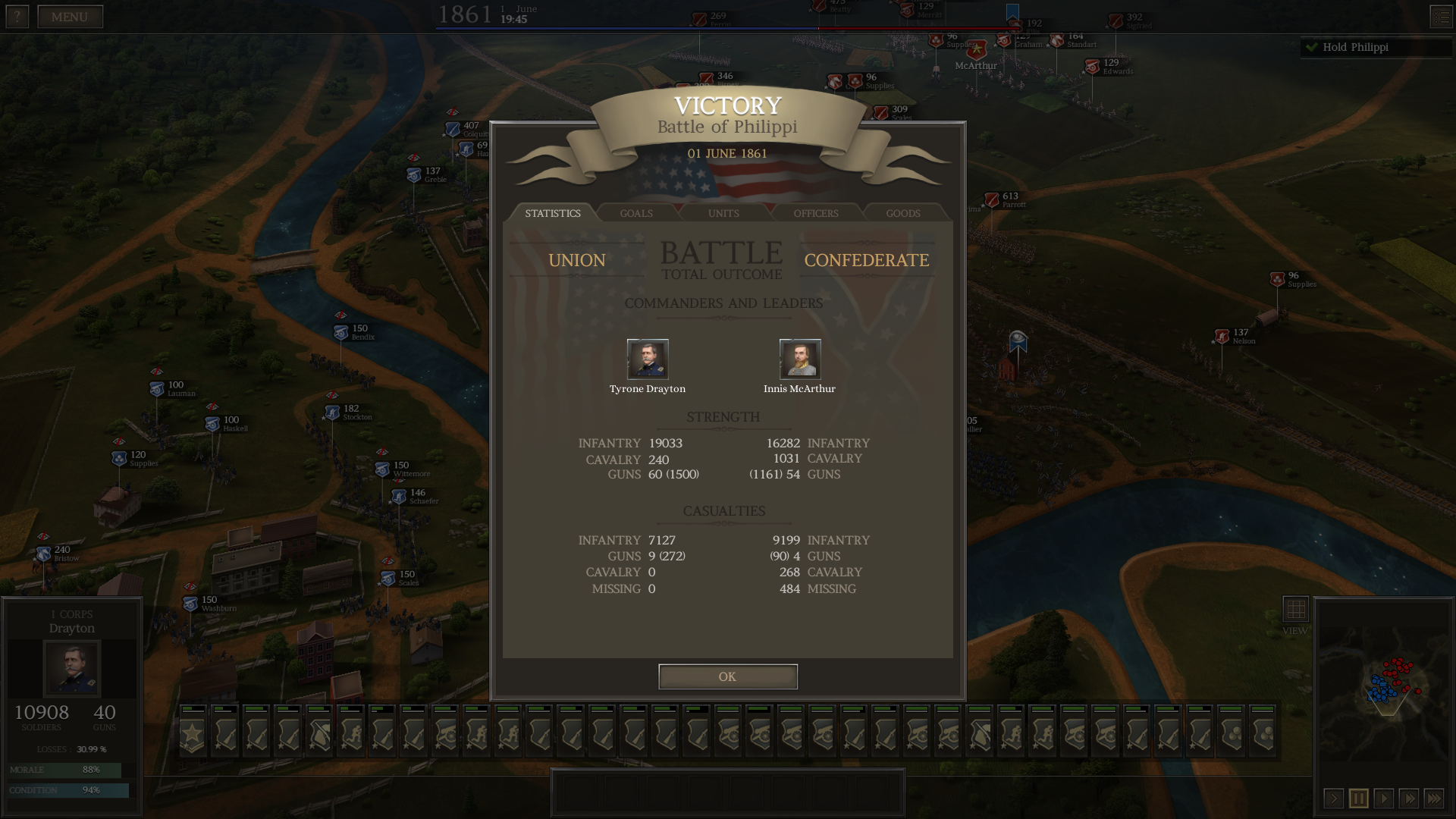Click Innis McArthur's portrait in the results
Image resolution: width=1456 pixels, height=819 pixels.
(x=800, y=359)
